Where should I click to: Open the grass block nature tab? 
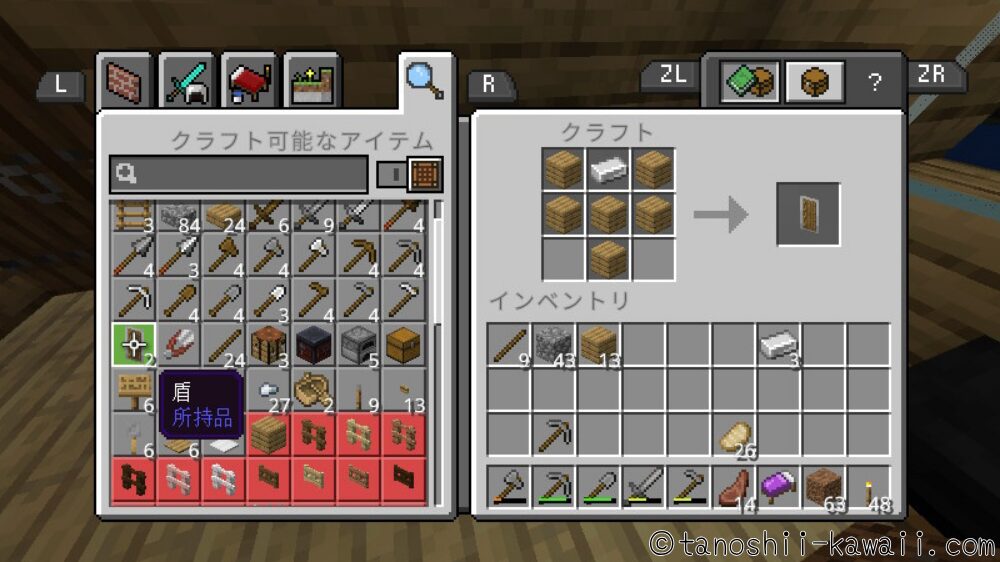(313, 81)
